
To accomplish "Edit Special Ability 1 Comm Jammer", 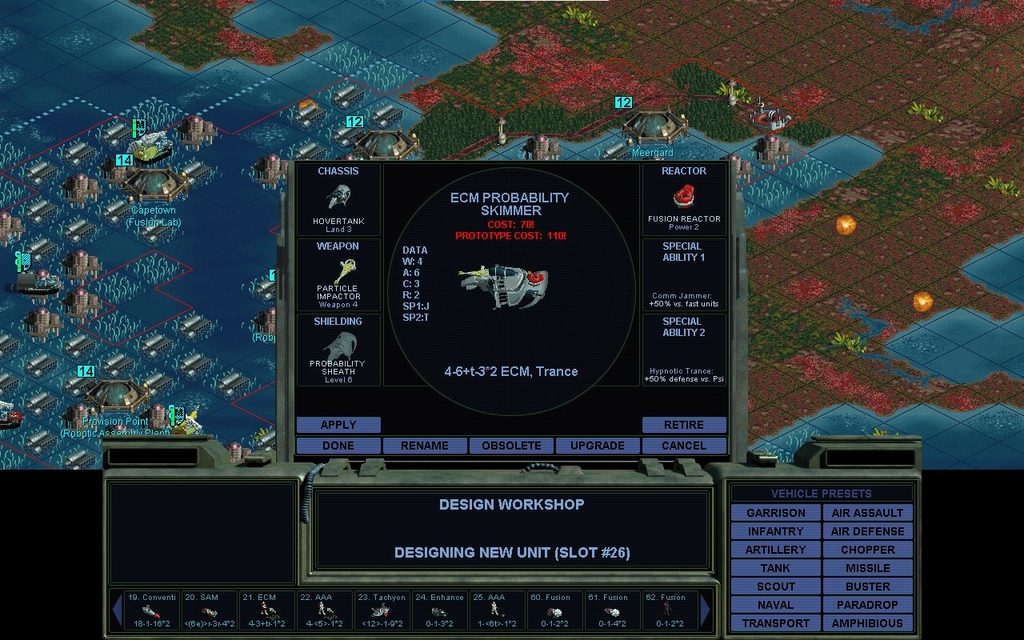I will (684, 274).
